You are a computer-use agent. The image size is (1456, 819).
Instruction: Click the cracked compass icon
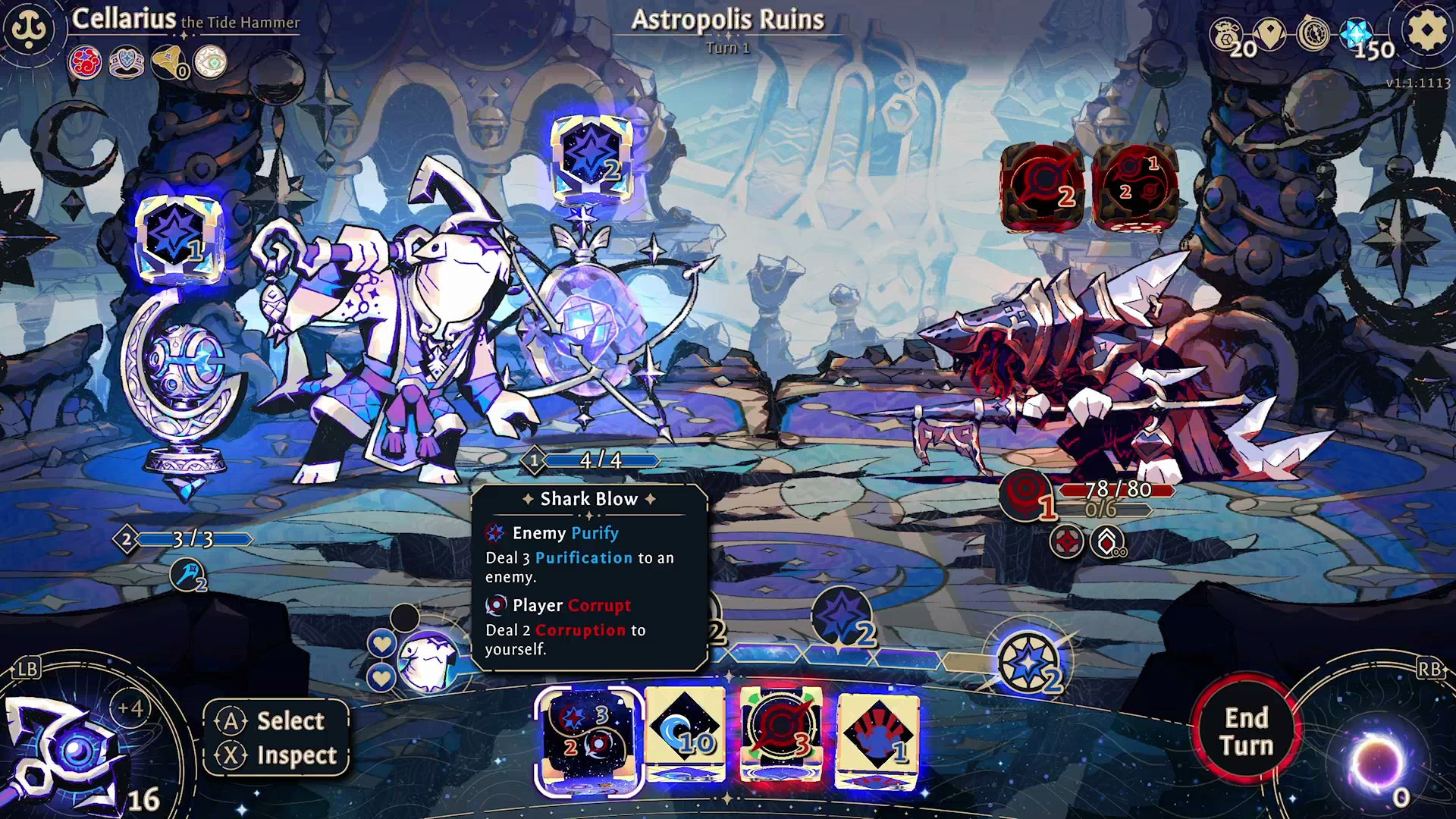1313,34
